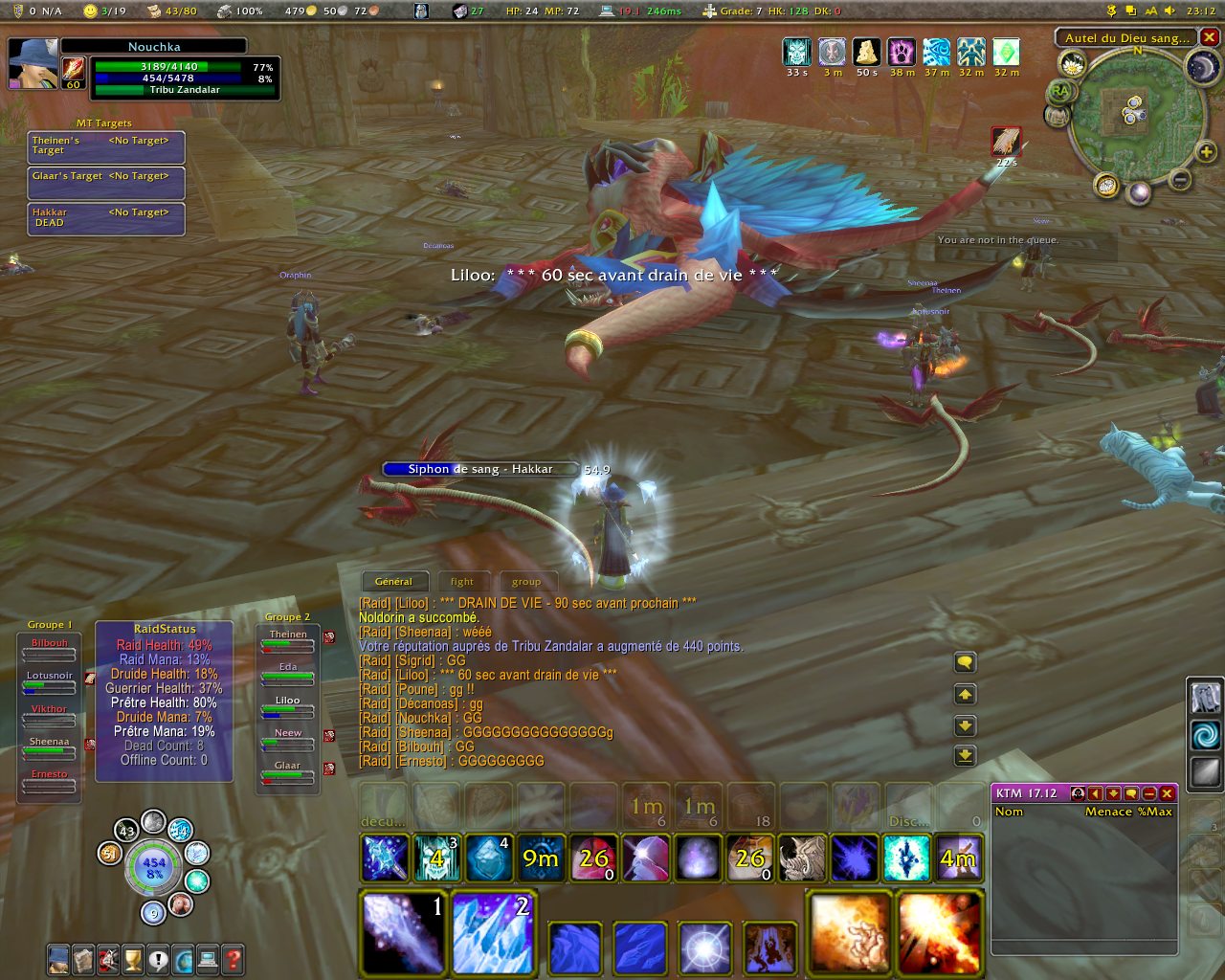This screenshot has width=1225, height=980.
Task: Close the minimap with the red X
Action: [1210, 37]
